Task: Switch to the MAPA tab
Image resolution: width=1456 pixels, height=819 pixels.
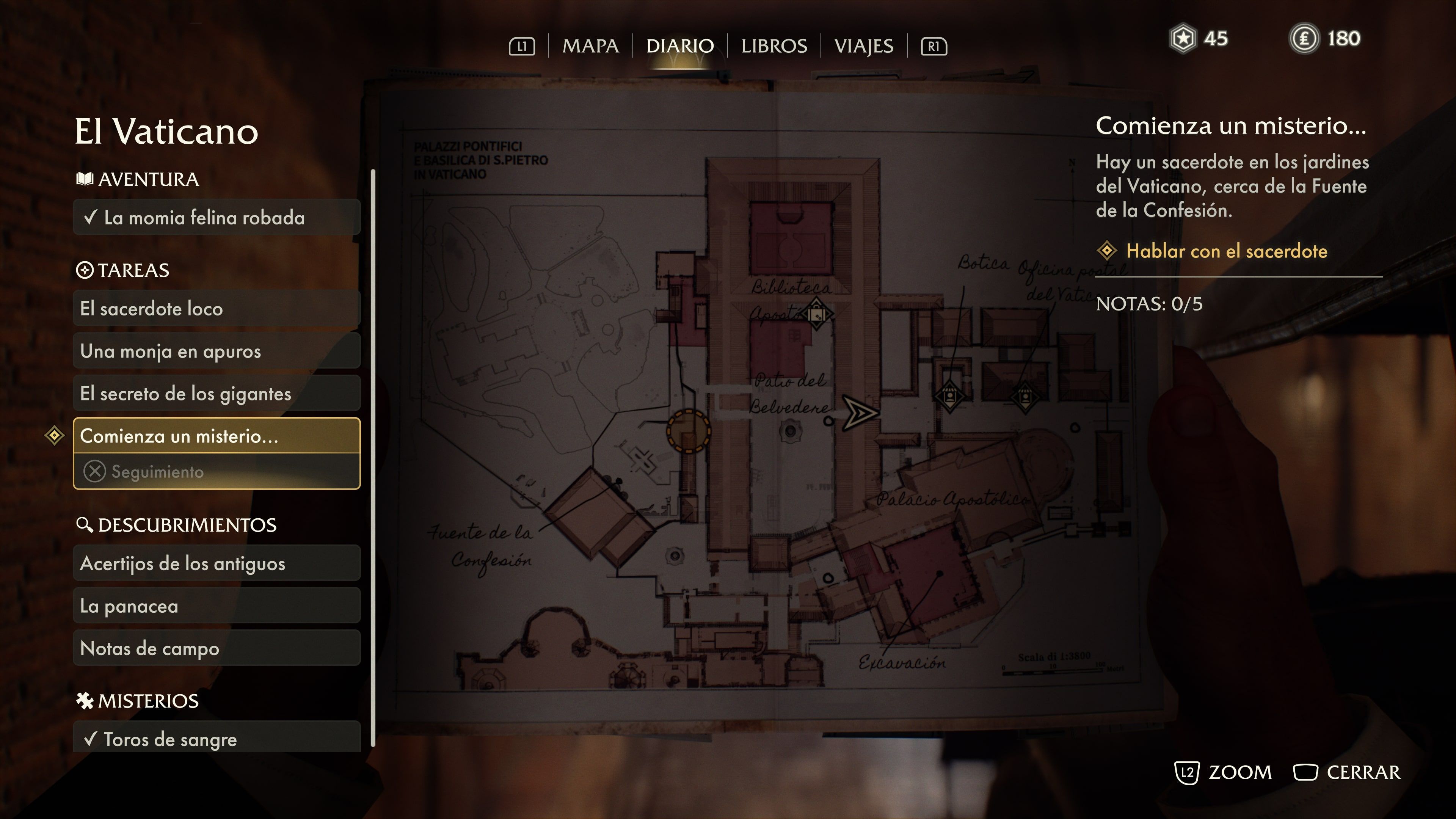Action: pyautogui.click(x=590, y=46)
